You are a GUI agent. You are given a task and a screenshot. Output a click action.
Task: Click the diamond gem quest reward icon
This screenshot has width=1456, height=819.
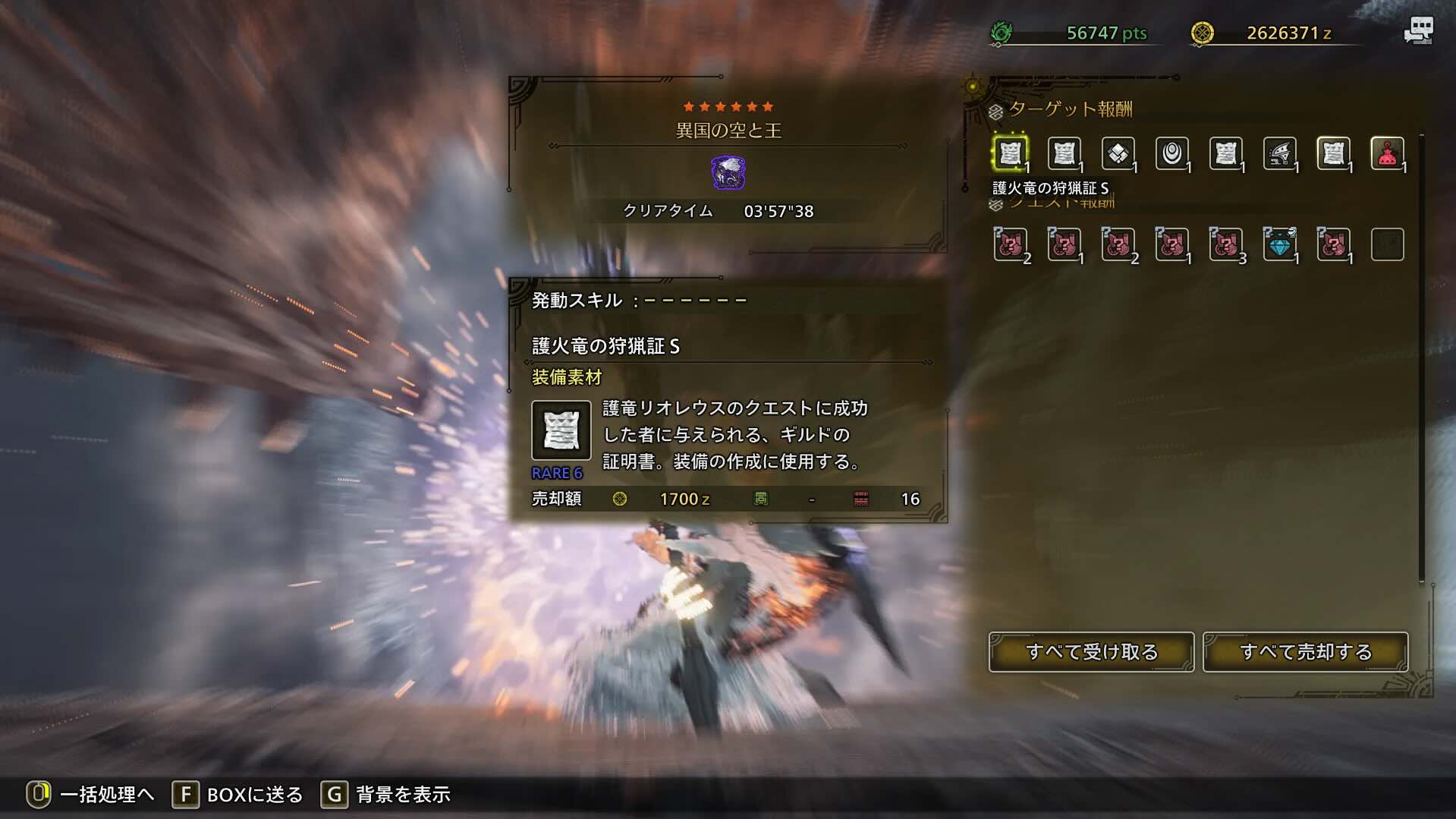[1280, 243]
